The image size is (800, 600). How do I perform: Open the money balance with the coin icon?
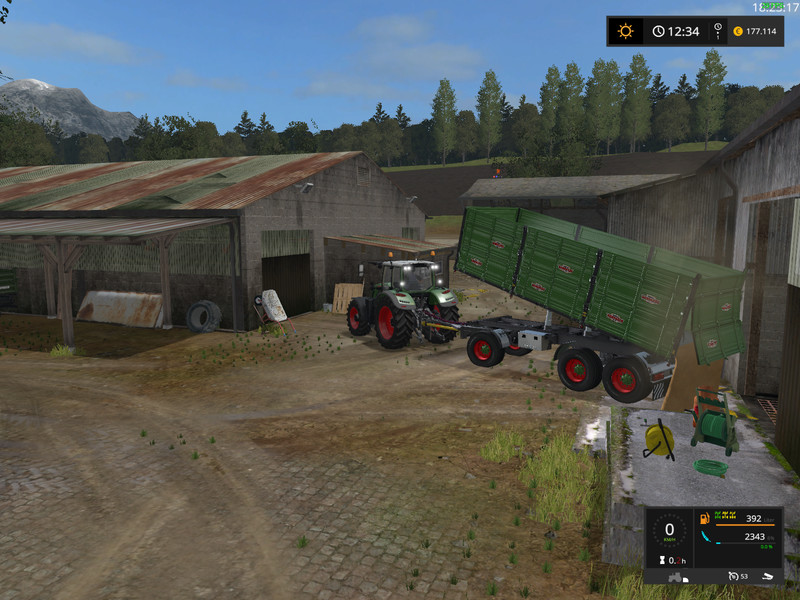737,31
